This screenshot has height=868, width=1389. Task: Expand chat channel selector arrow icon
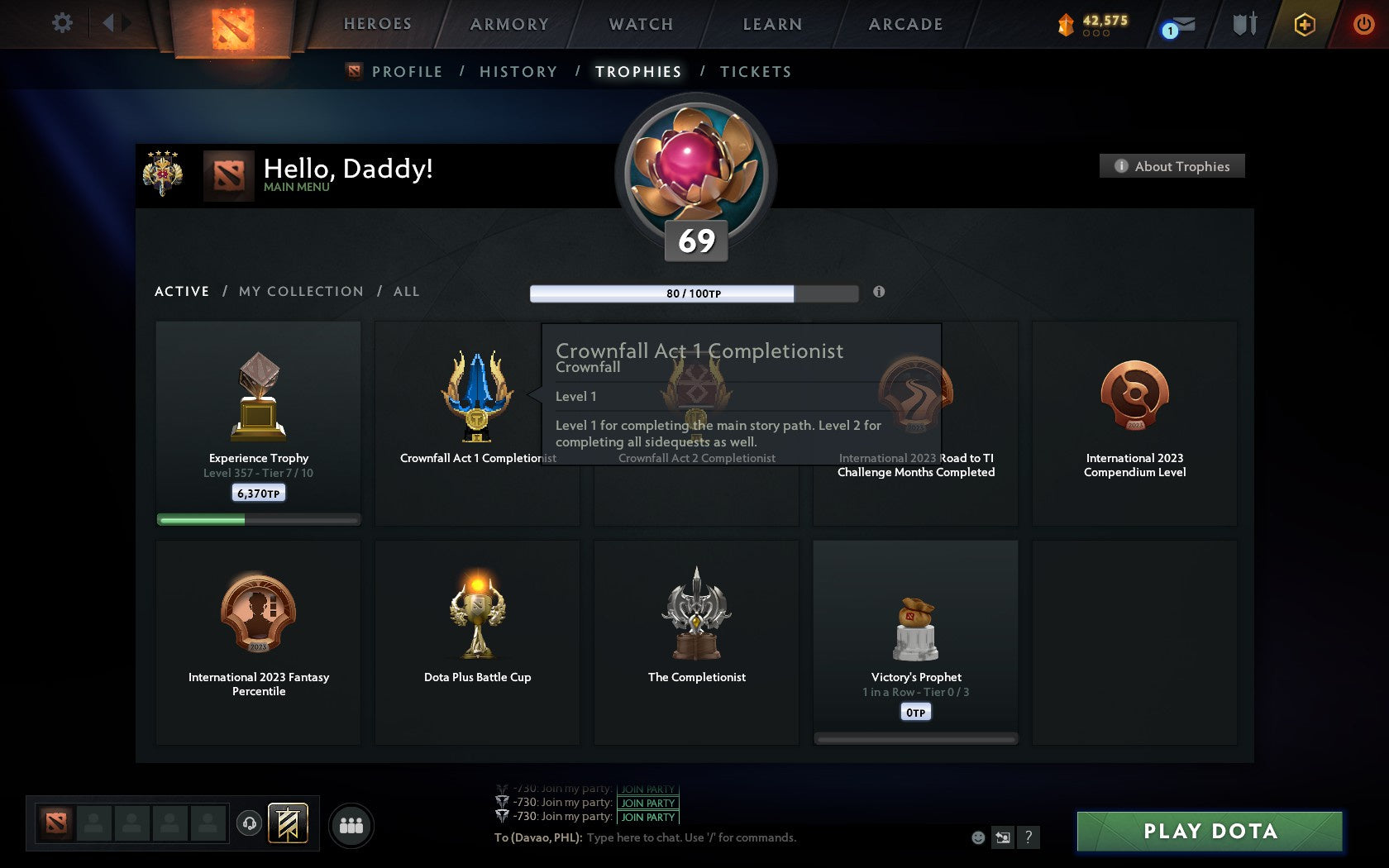point(1003,837)
